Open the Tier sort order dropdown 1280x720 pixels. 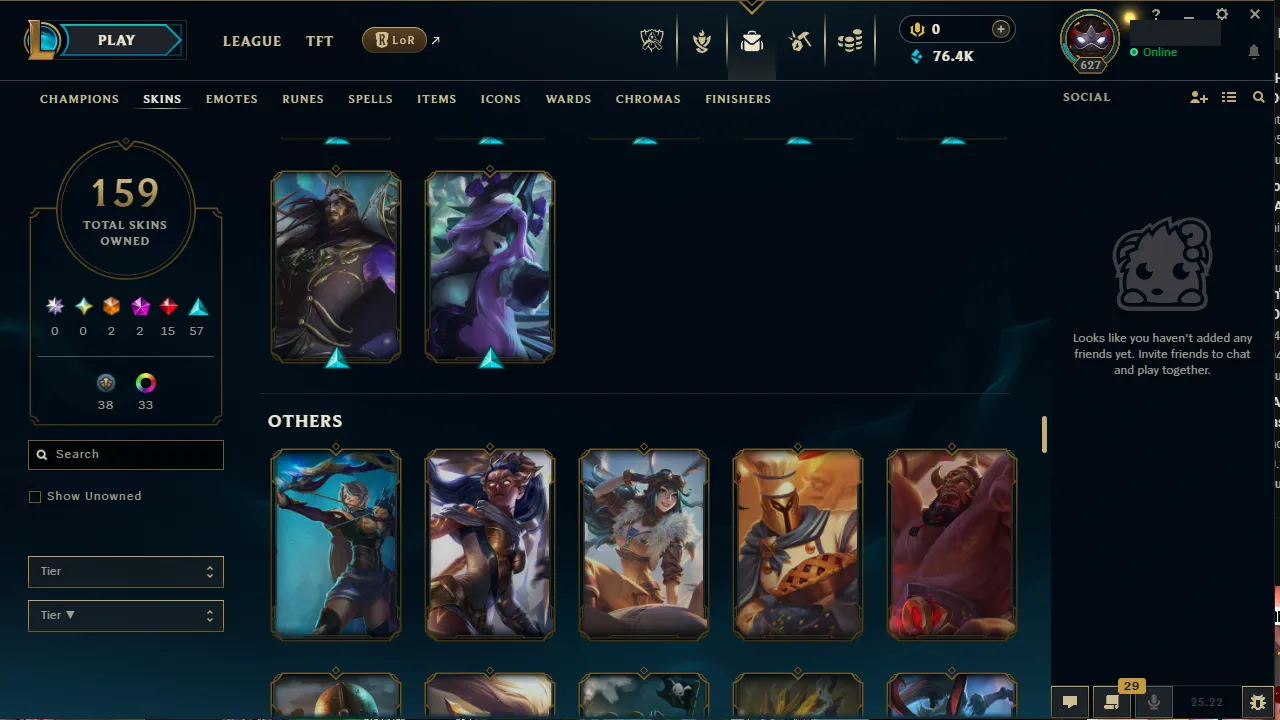[125, 615]
